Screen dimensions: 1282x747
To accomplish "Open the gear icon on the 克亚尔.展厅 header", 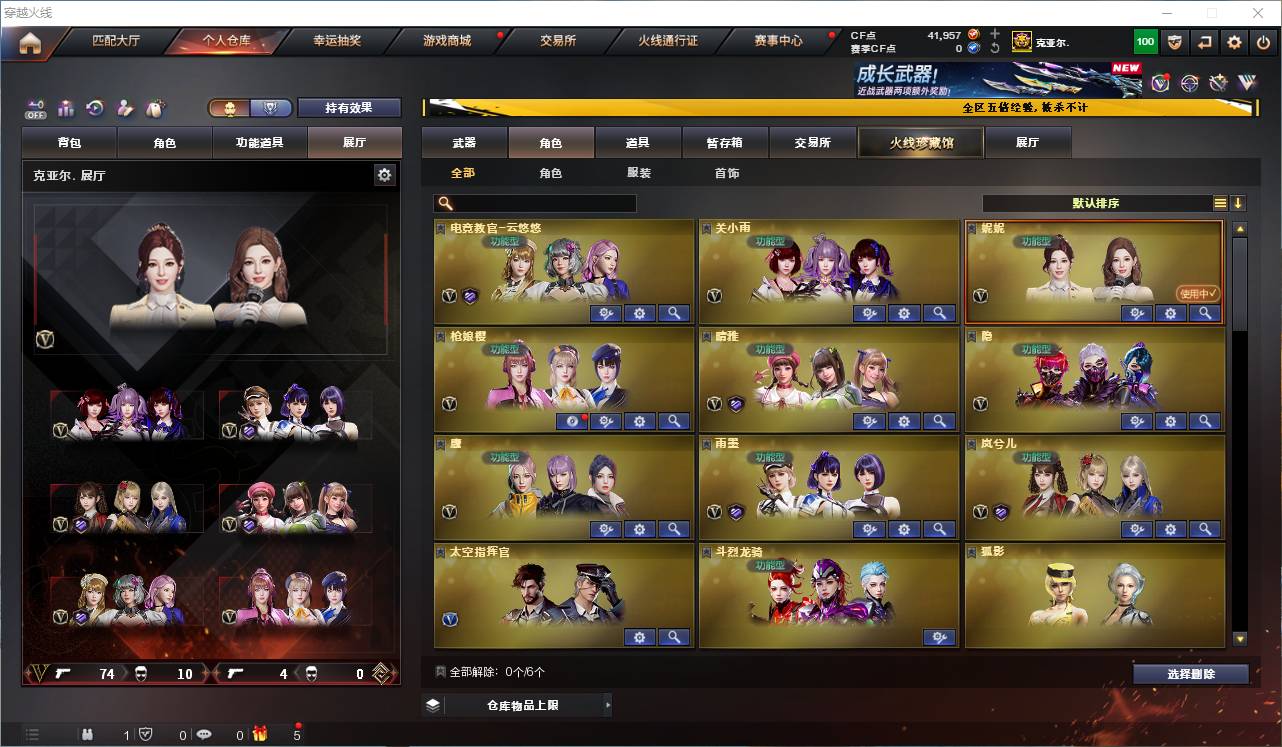I will coord(384,174).
